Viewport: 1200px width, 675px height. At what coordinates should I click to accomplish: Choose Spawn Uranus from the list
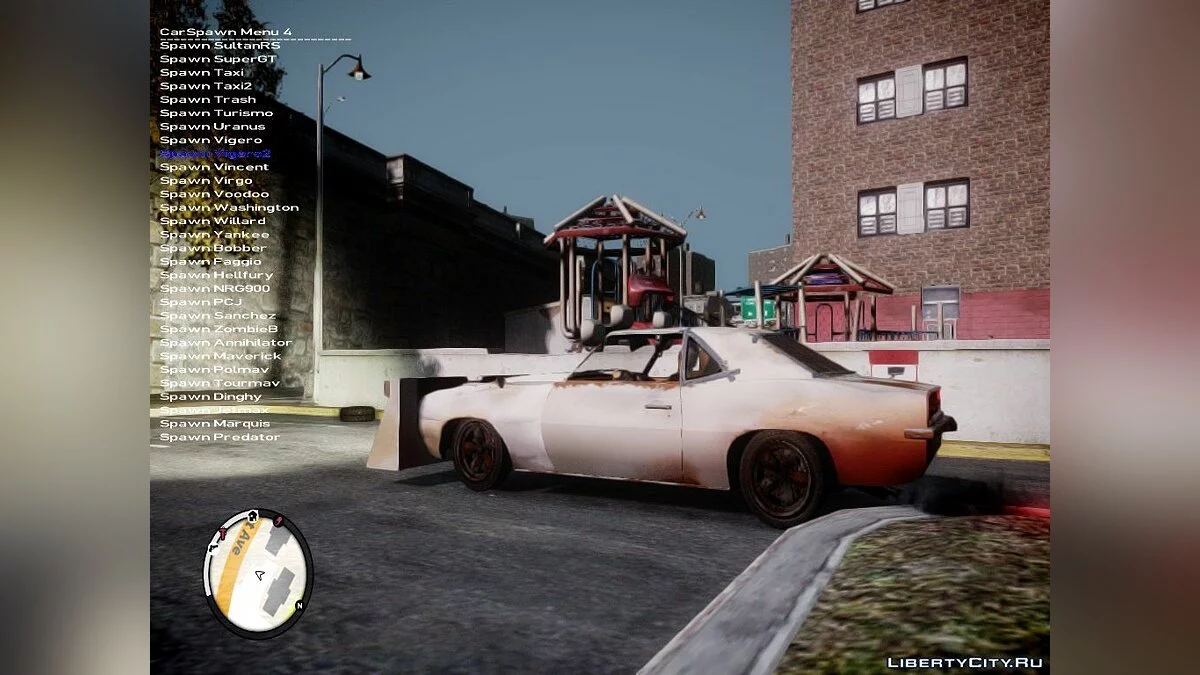(213, 126)
